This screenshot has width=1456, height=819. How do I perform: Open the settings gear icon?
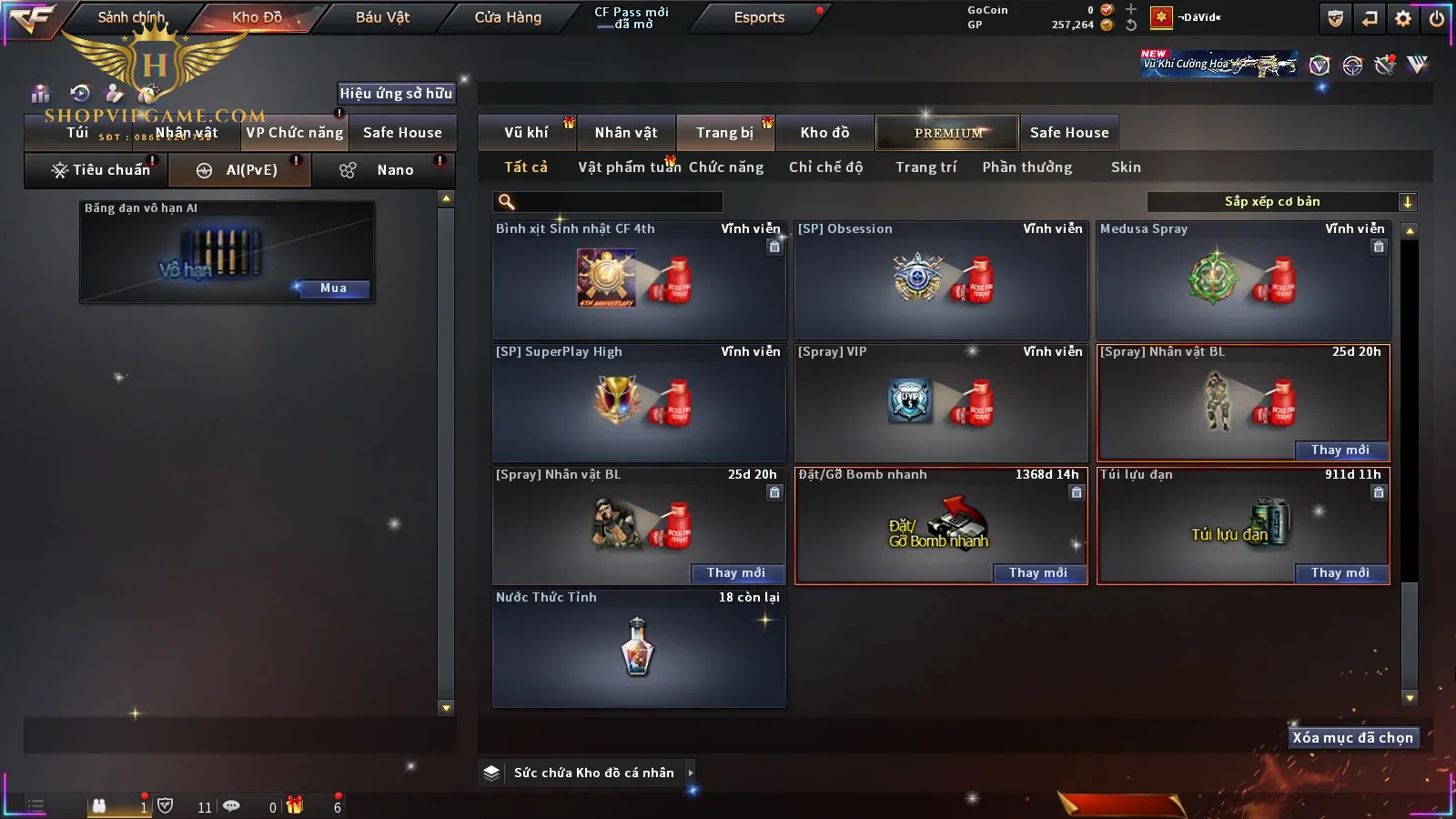(1403, 18)
